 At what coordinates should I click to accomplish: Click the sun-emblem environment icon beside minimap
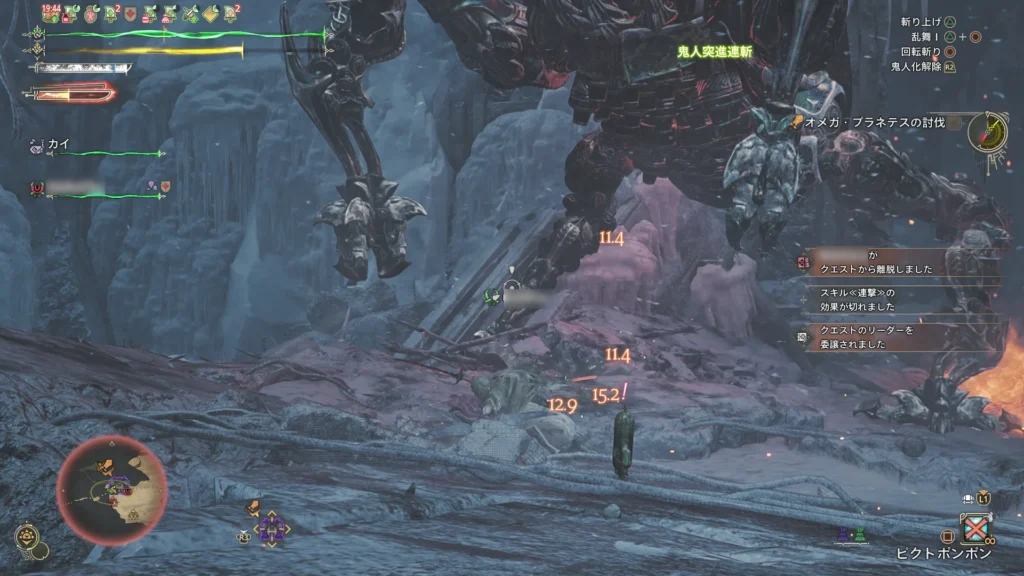[x=27, y=537]
